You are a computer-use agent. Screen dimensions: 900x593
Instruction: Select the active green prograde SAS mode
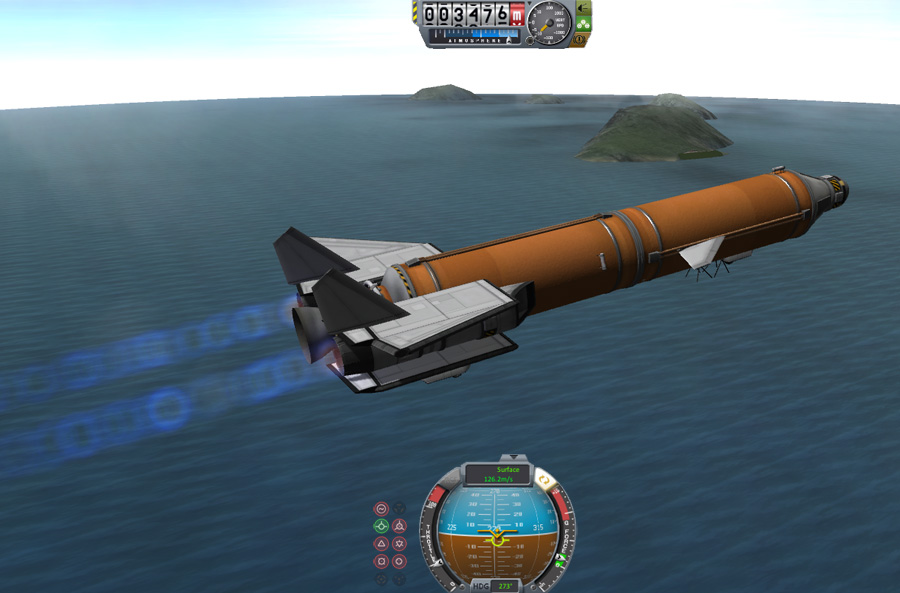point(381,526)
